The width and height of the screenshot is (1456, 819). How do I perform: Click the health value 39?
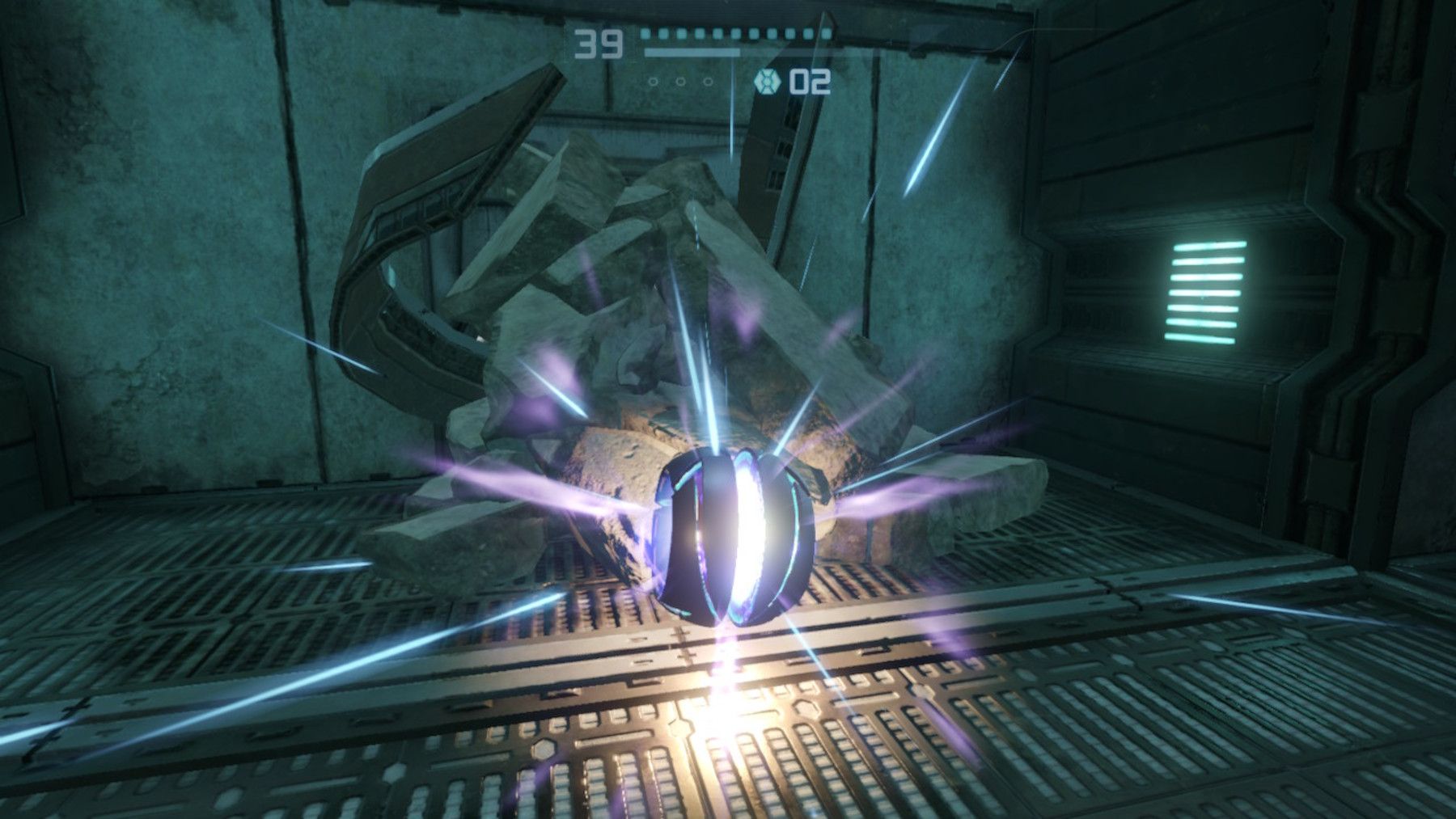tap(599, 44)
